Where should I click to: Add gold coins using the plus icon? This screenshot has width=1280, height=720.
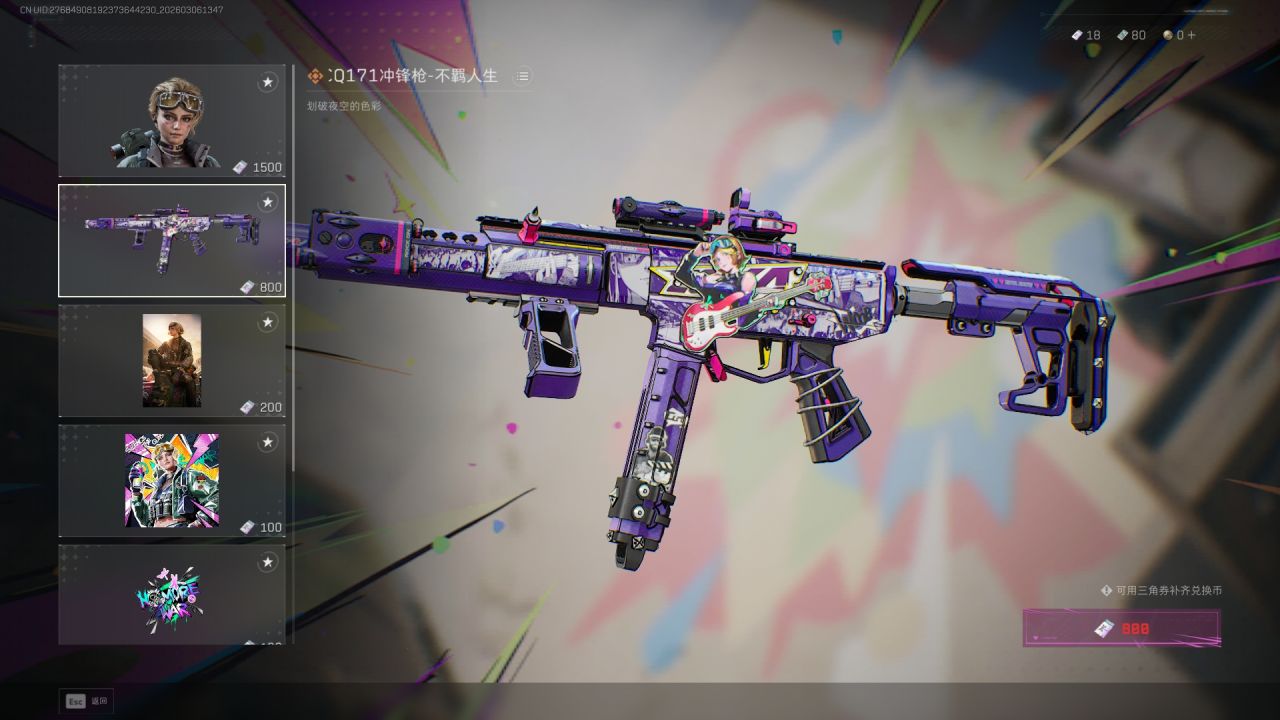point(1190,35)
